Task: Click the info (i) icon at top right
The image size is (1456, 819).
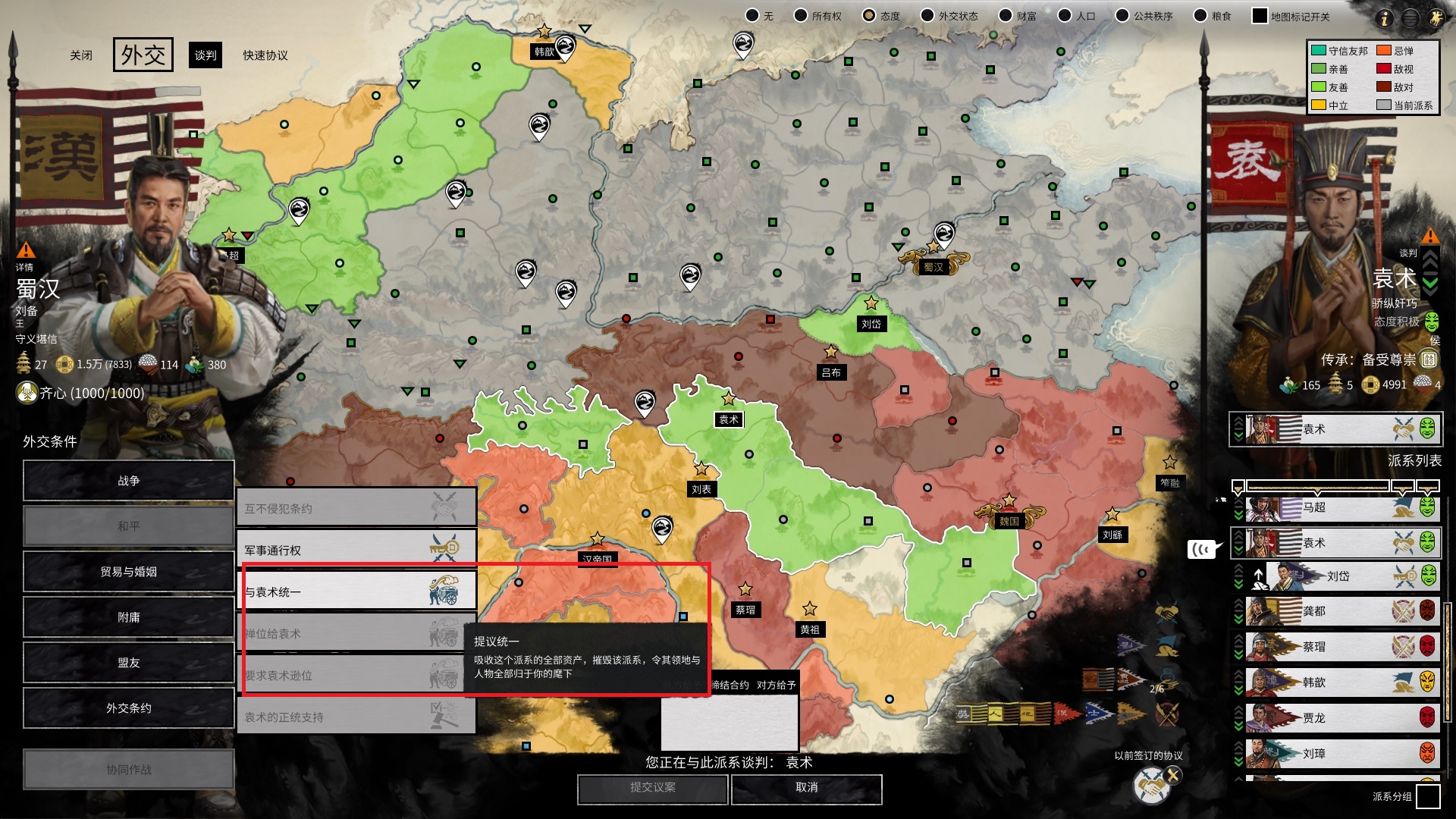Action: coord(1385,18)
